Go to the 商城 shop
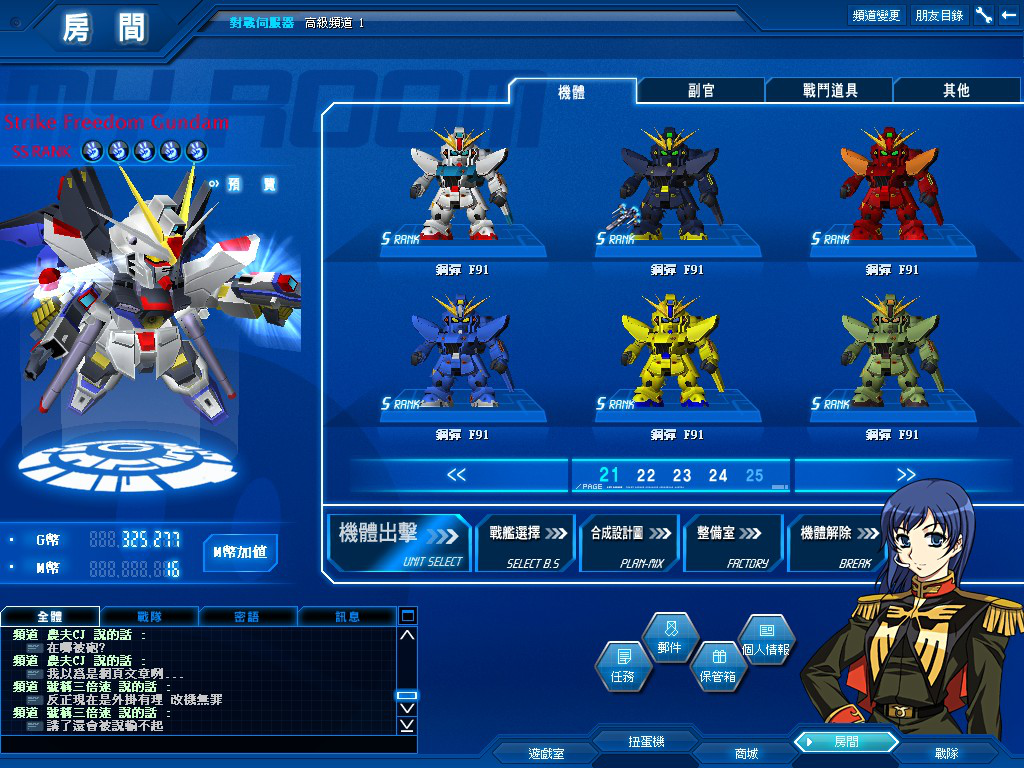Screen dimensions: 1024x768 (x=746, y=753)
